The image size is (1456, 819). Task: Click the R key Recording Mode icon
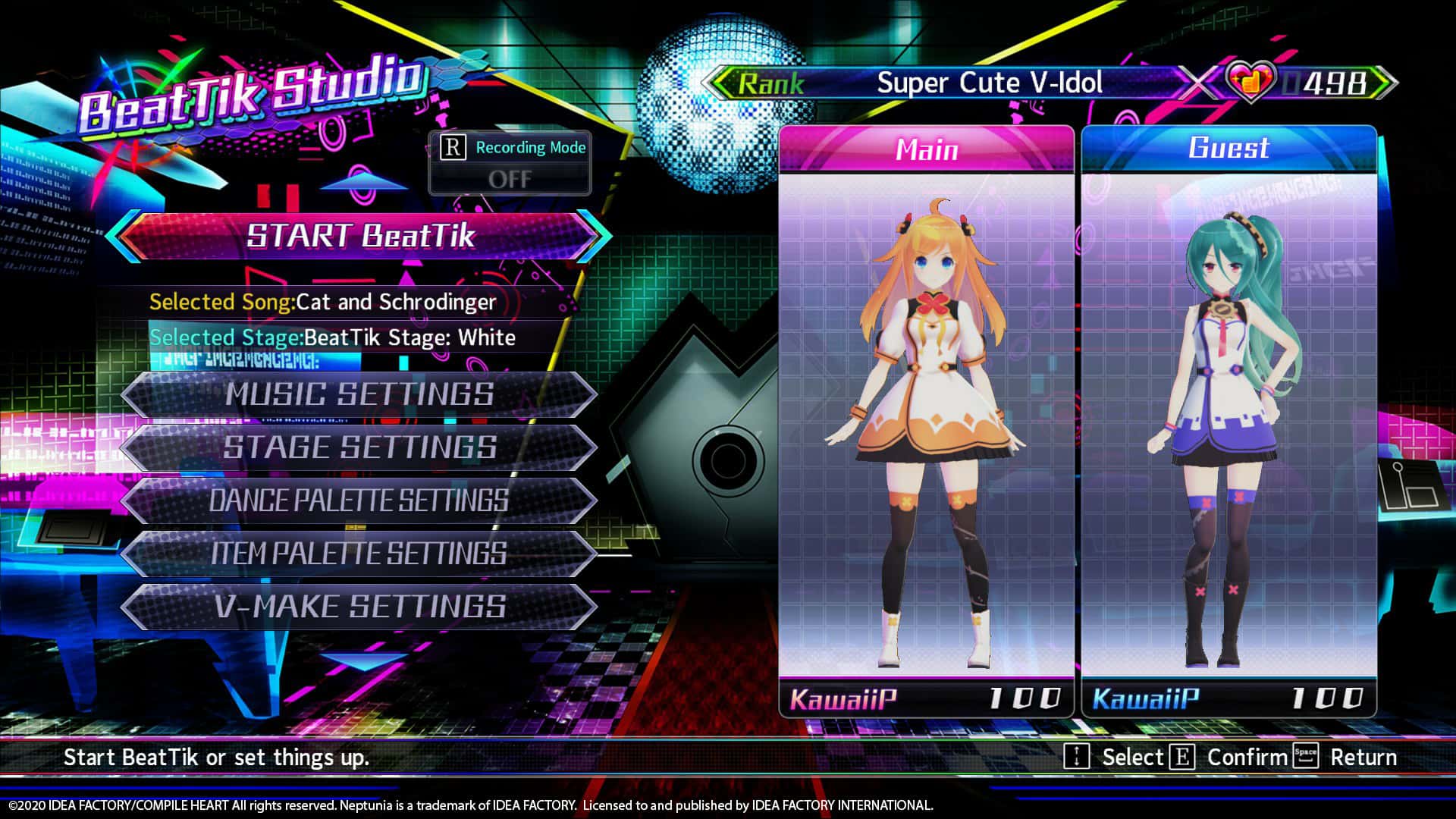point(454,148)
